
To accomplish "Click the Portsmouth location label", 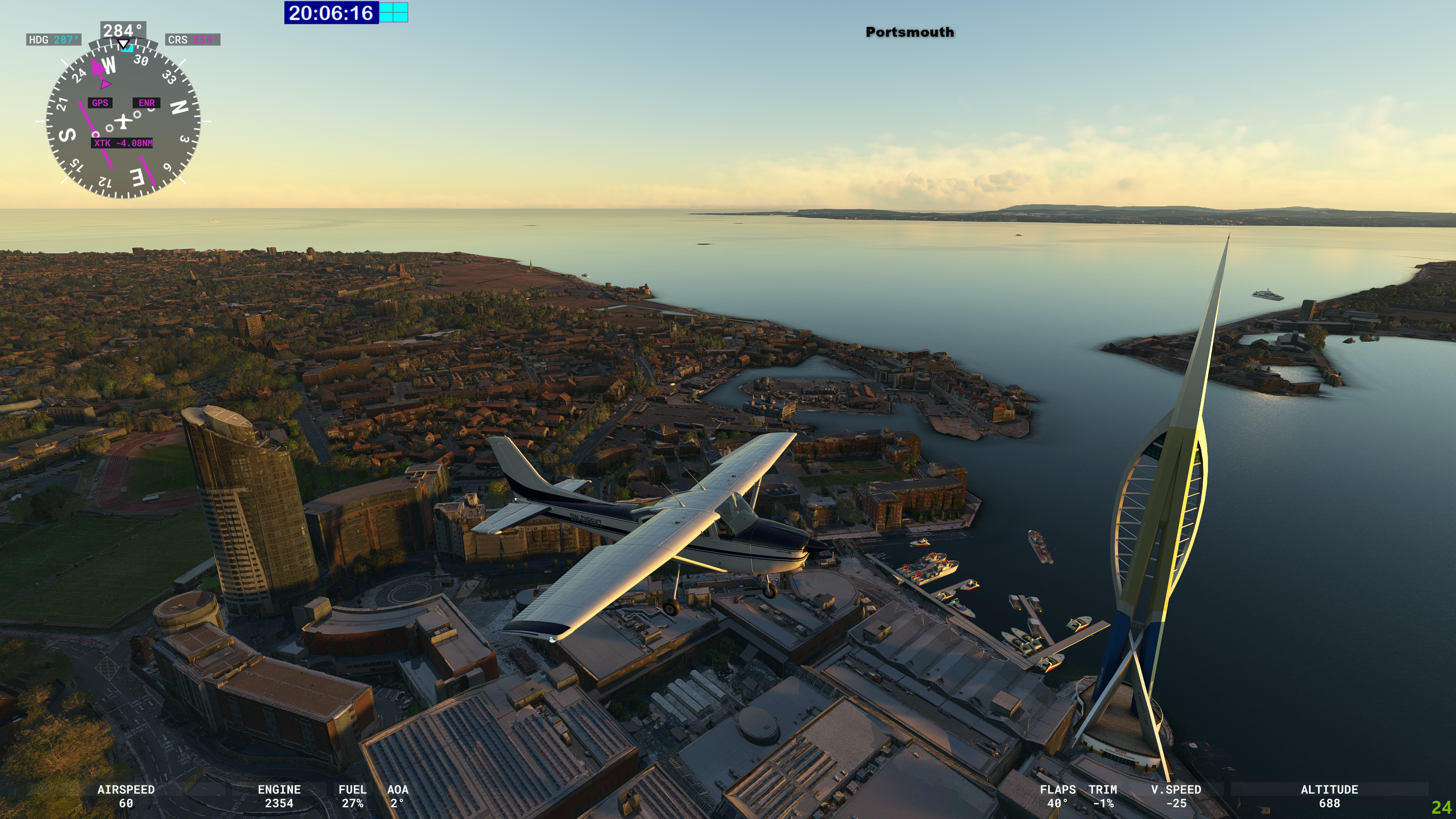I will (x=910, y=32).
